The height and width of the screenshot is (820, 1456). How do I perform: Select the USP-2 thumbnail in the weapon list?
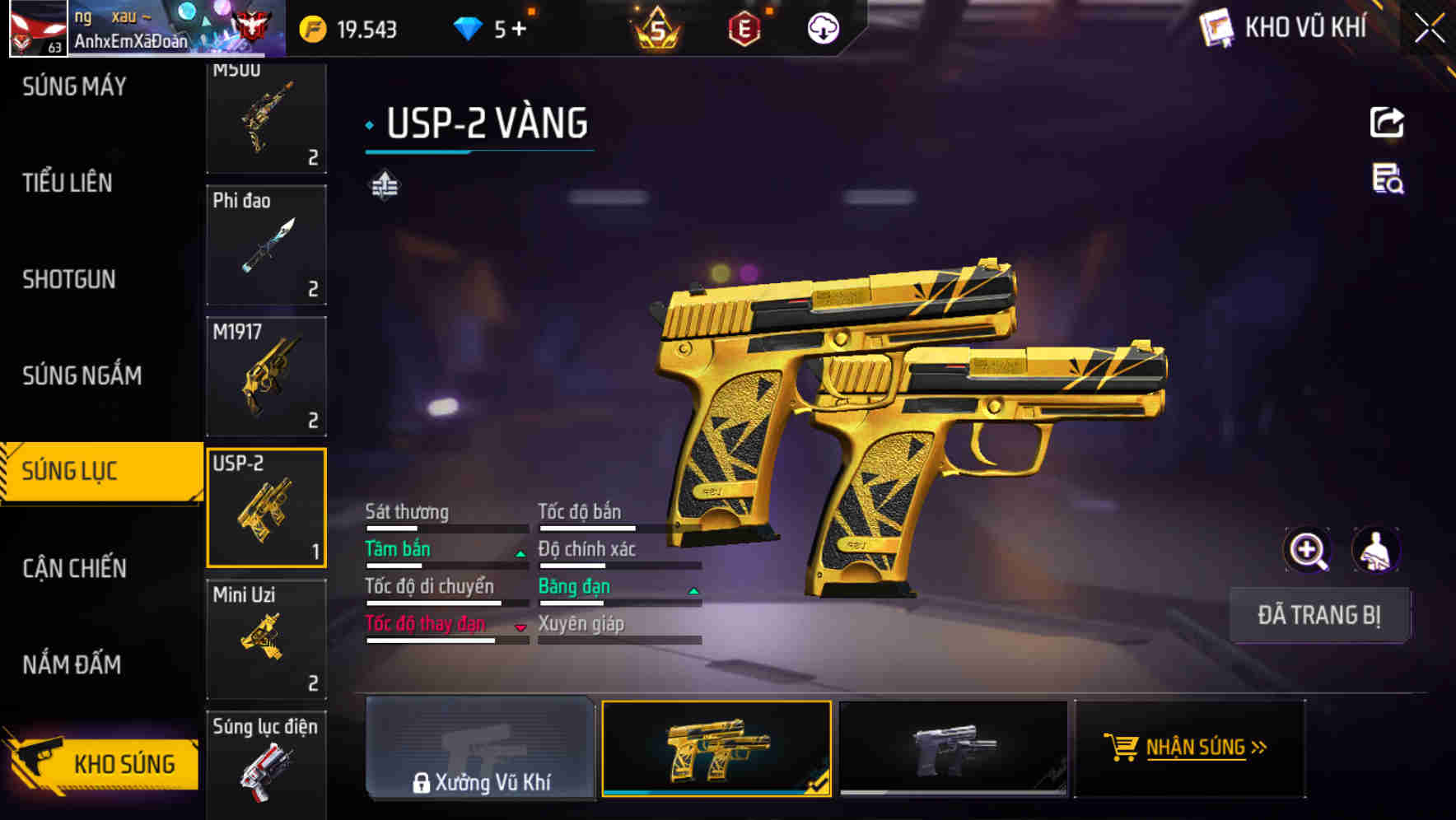point(265,507)
